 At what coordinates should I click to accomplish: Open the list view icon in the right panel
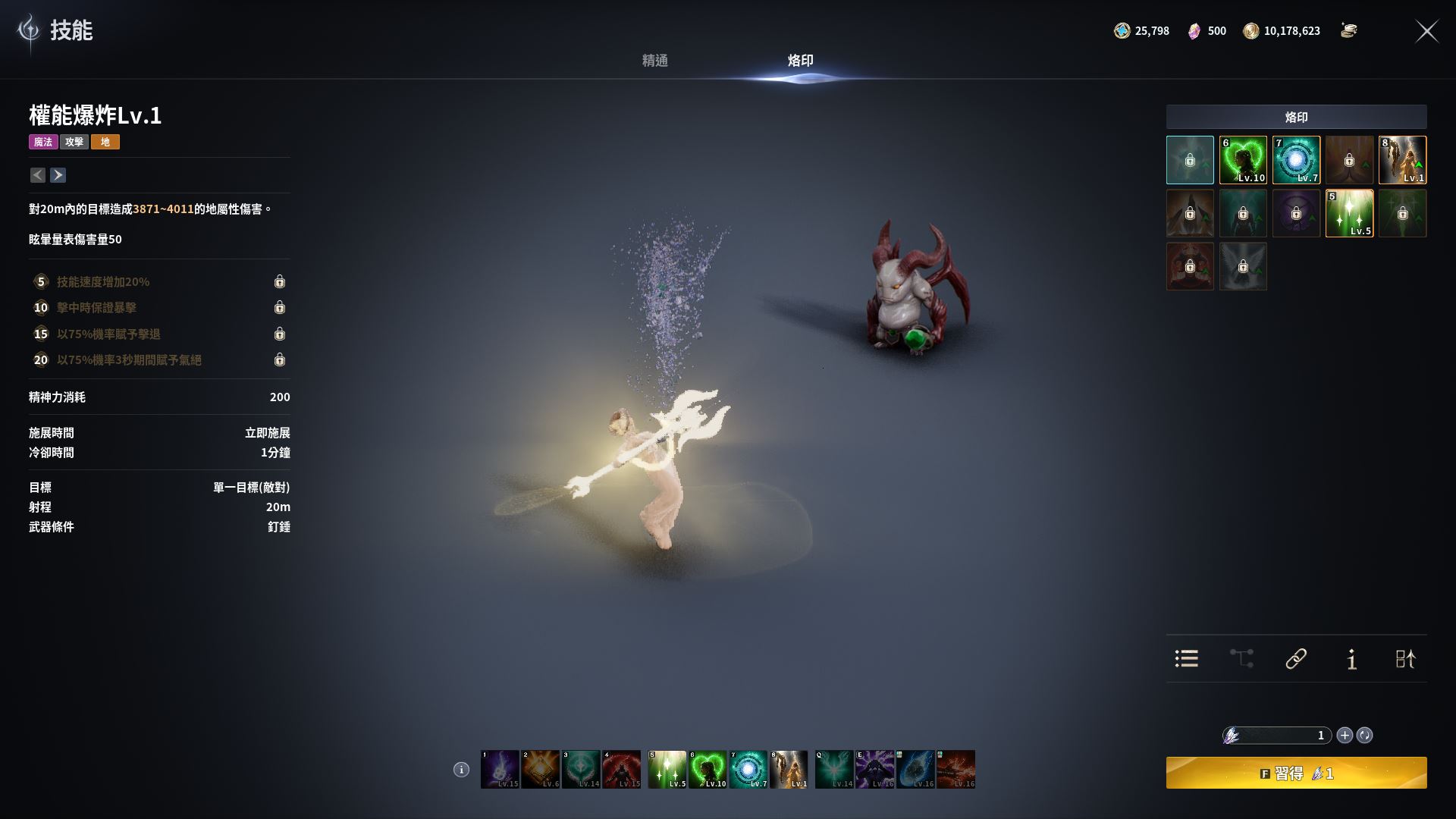[1187, 658]
